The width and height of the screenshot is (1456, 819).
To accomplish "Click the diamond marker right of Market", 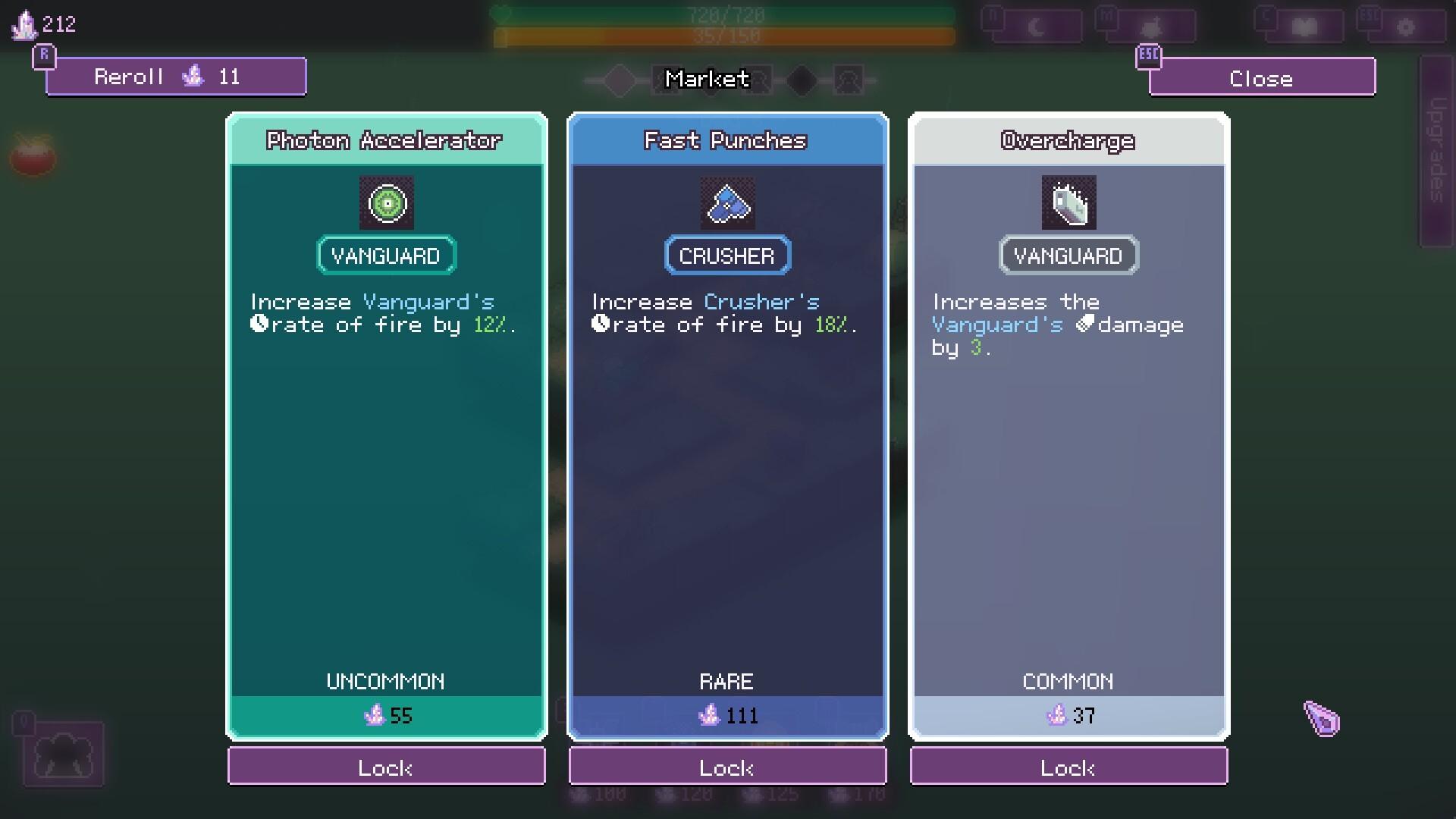I will (x=802, y=78).
